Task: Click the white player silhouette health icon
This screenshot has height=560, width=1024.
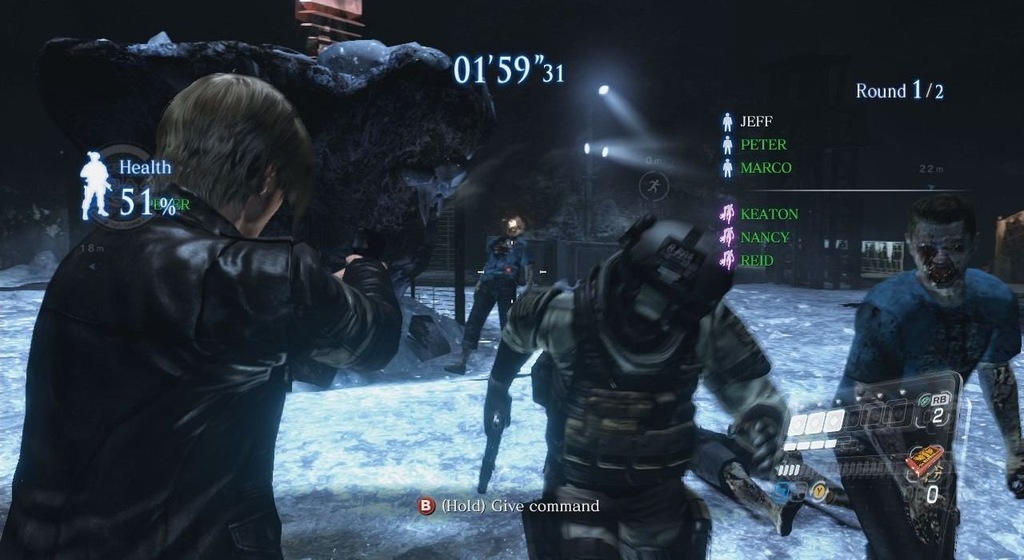Action: click(x=95, y=185)
